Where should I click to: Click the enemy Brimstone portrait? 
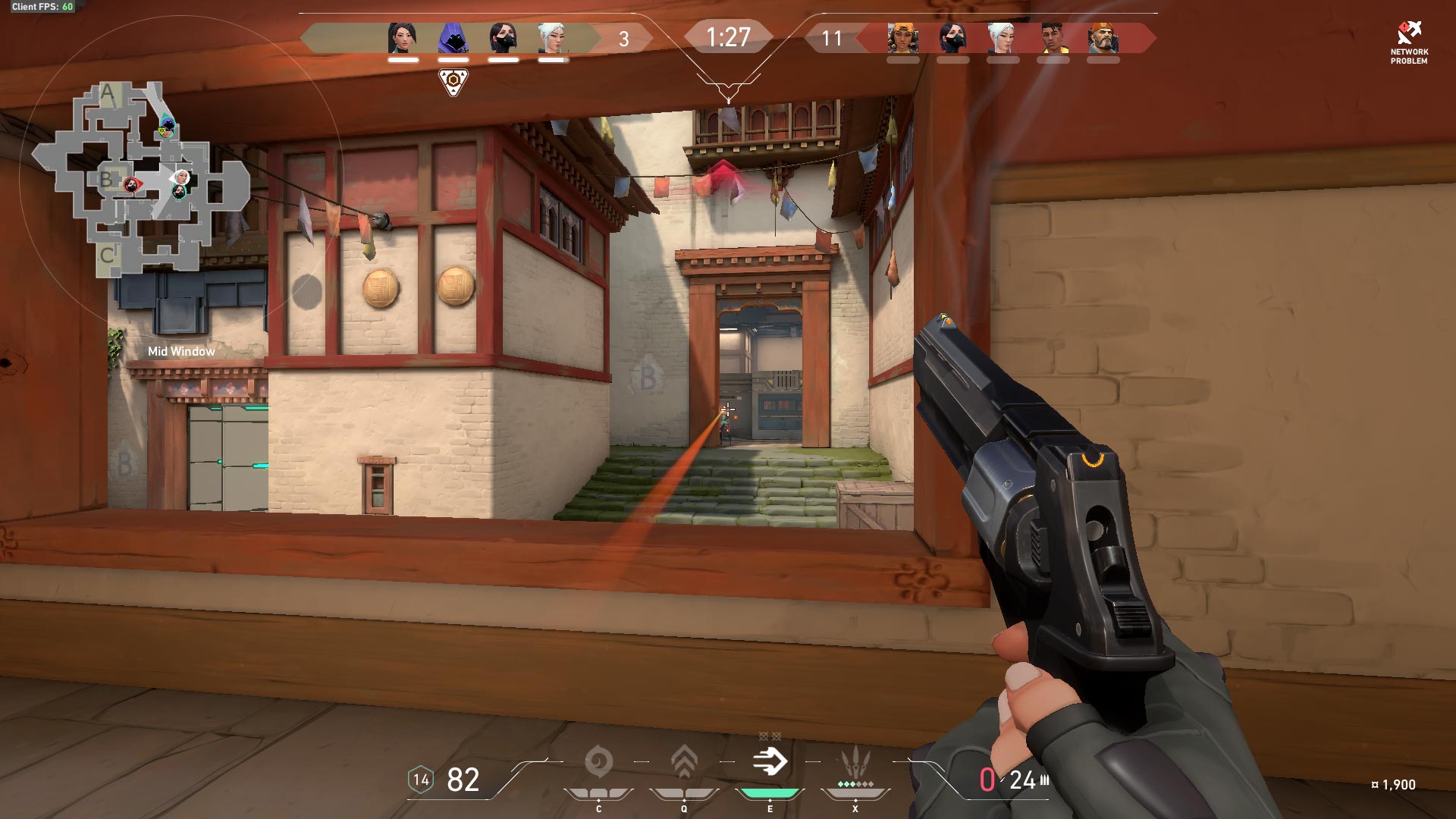click(x=1103, y=38)
